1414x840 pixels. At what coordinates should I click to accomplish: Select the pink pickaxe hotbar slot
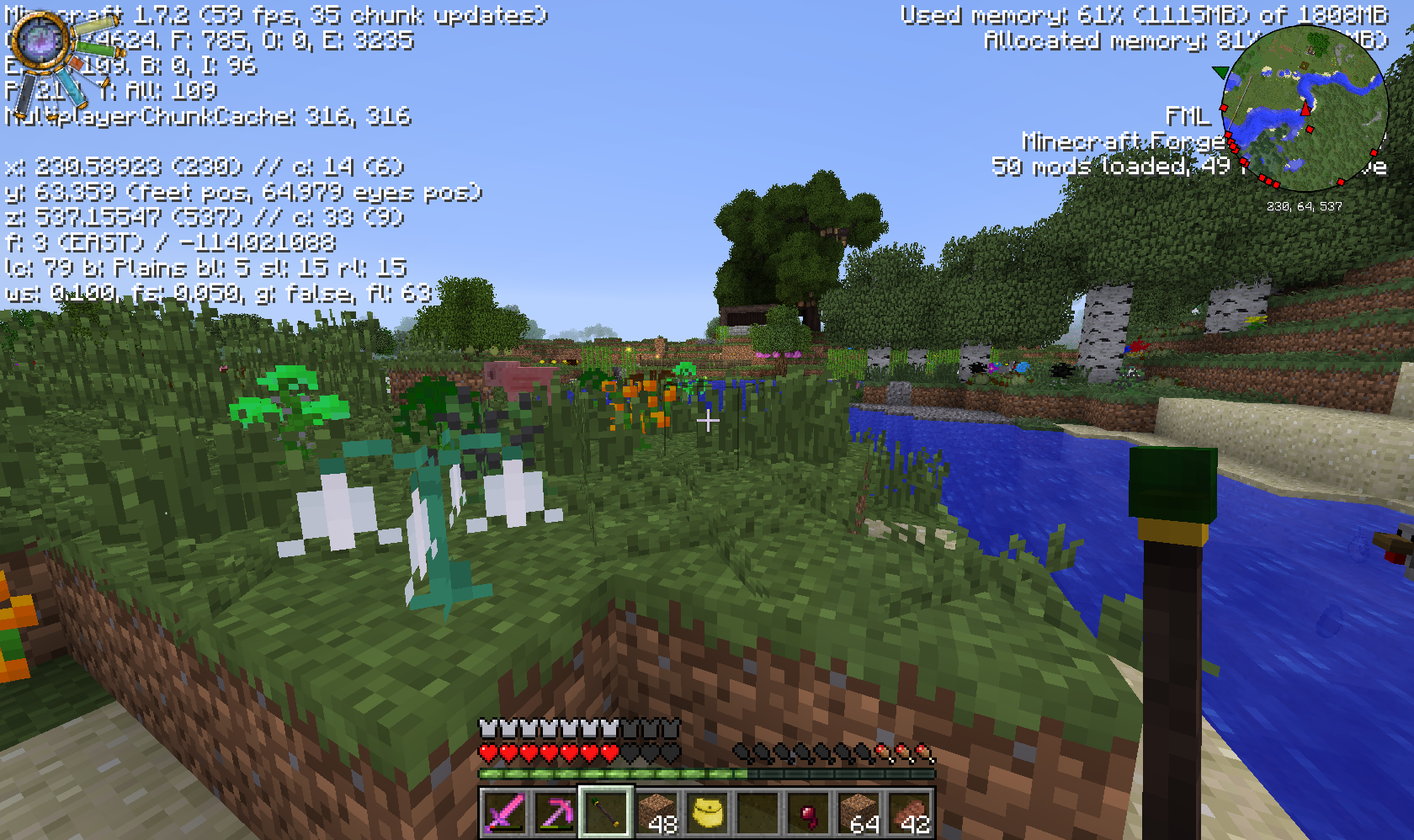(555, 813)
